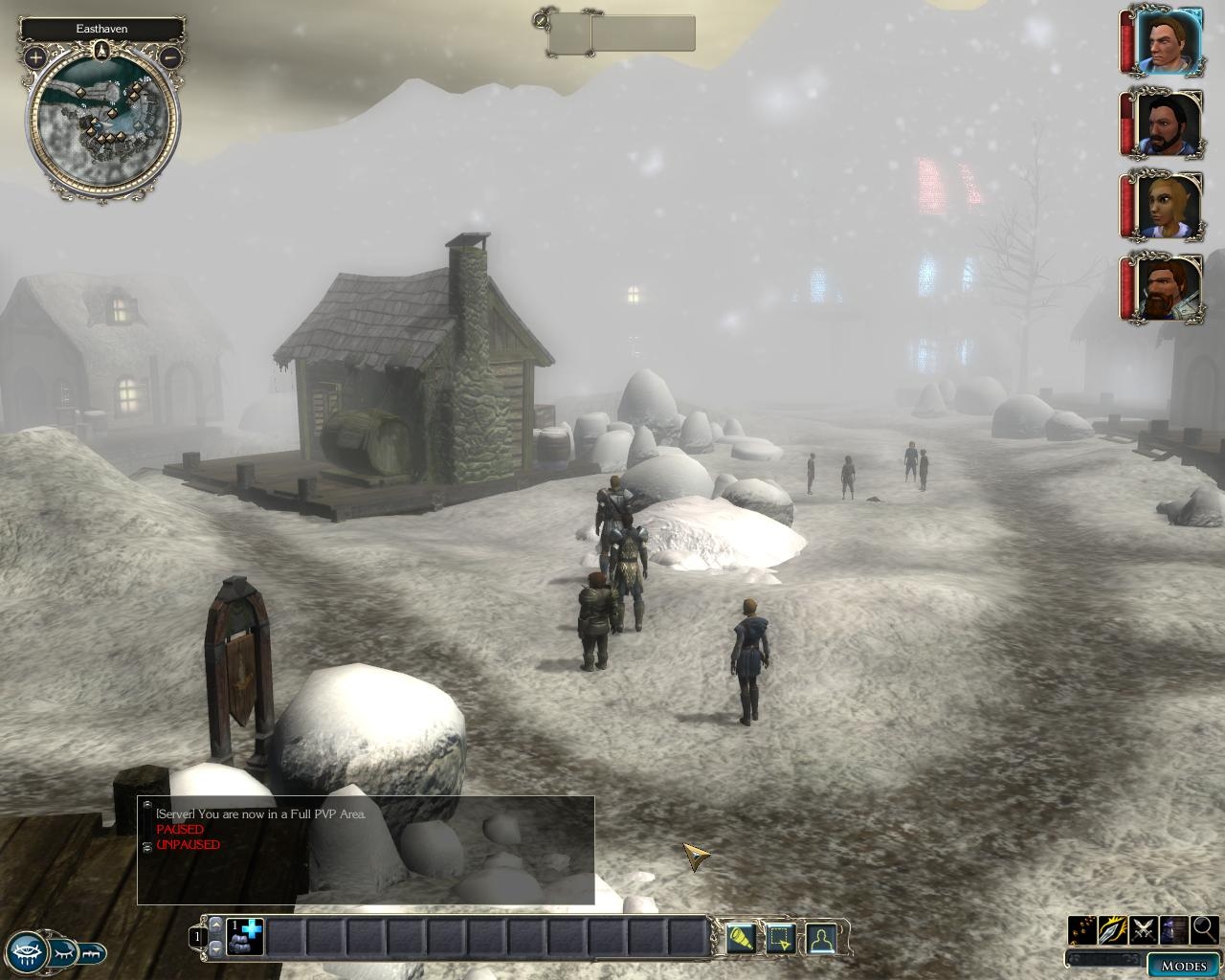Use the blue cross hotbar slot
The height and width of the screenshot is (980, 1225).
point(245,936)
